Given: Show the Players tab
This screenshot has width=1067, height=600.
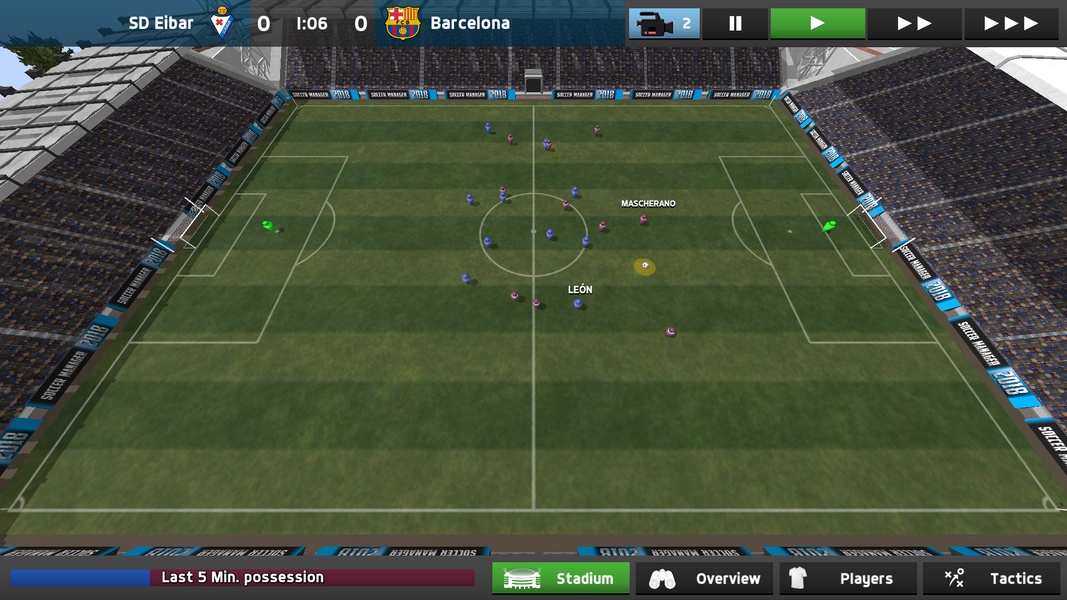Looking at the screenshot, I should pyautogui.click(x=848, y=578).
